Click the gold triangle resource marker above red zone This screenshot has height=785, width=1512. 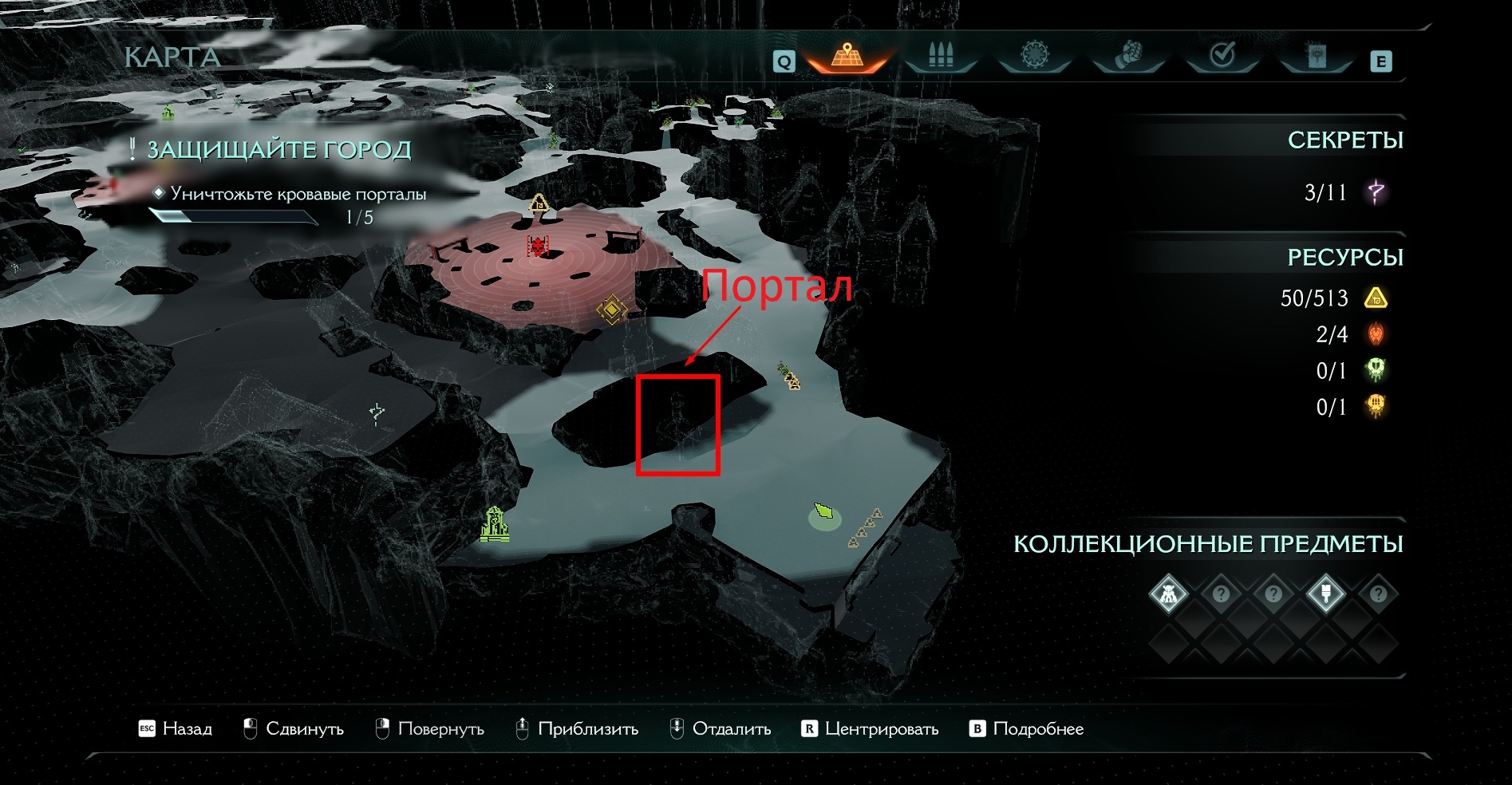pyautogui.click(x=539, y=203)
